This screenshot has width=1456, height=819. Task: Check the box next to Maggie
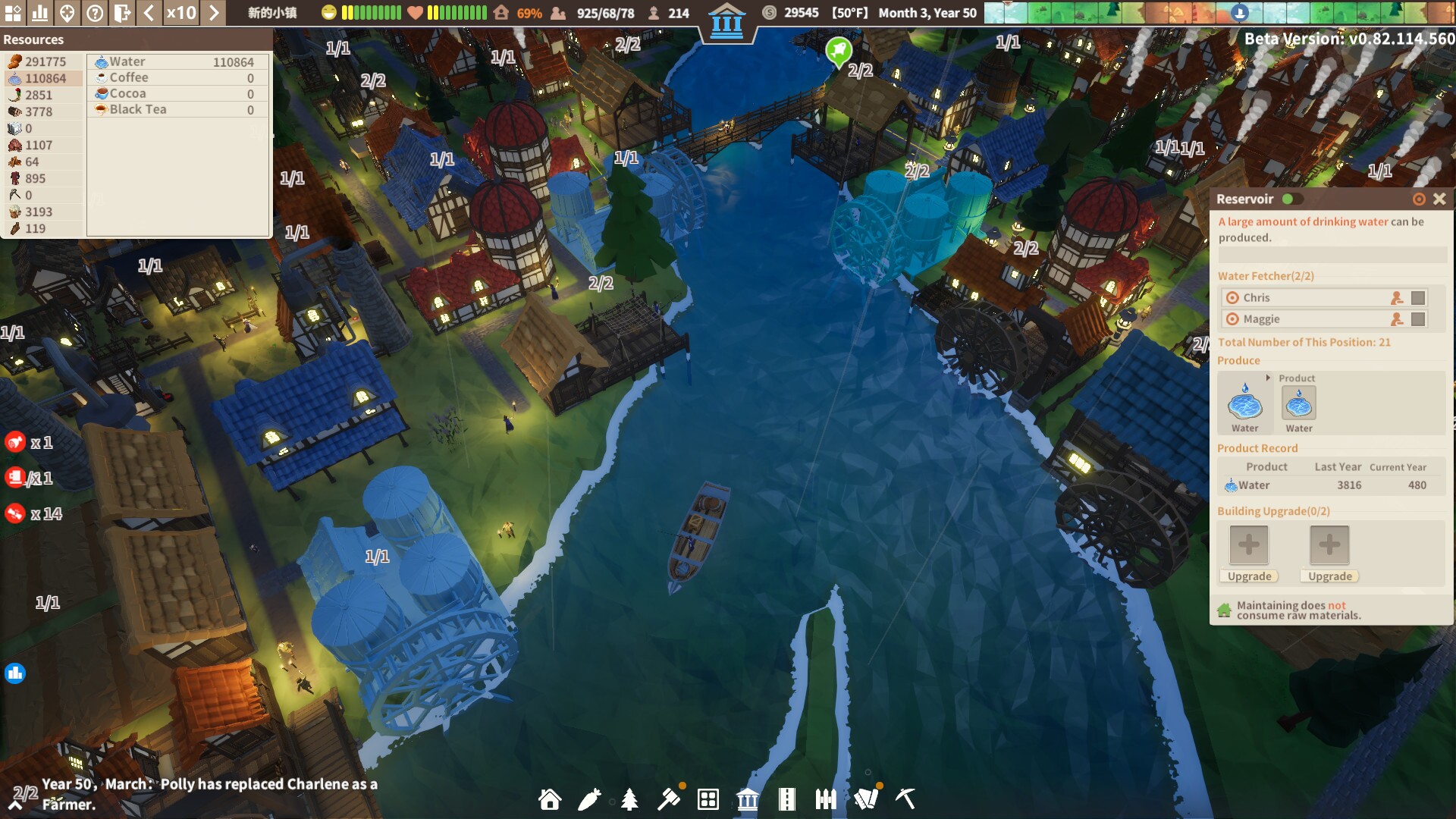1419,319
